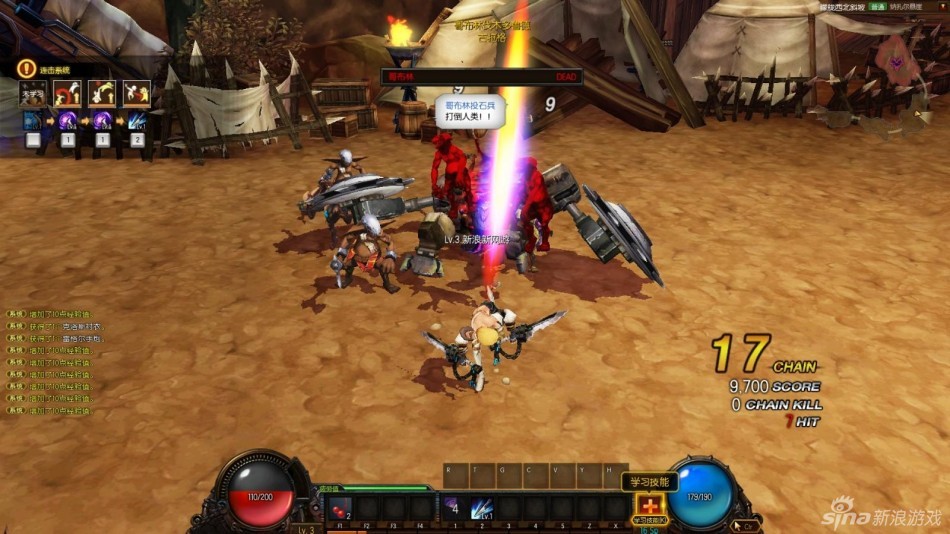Activate the blue slash skill in slot 2

[x=482, y=508]
